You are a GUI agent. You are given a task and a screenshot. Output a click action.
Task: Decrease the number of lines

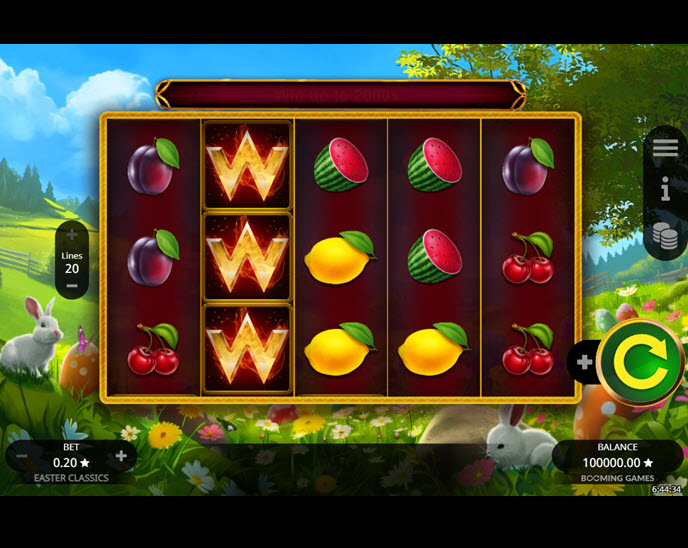pos(72,286)
